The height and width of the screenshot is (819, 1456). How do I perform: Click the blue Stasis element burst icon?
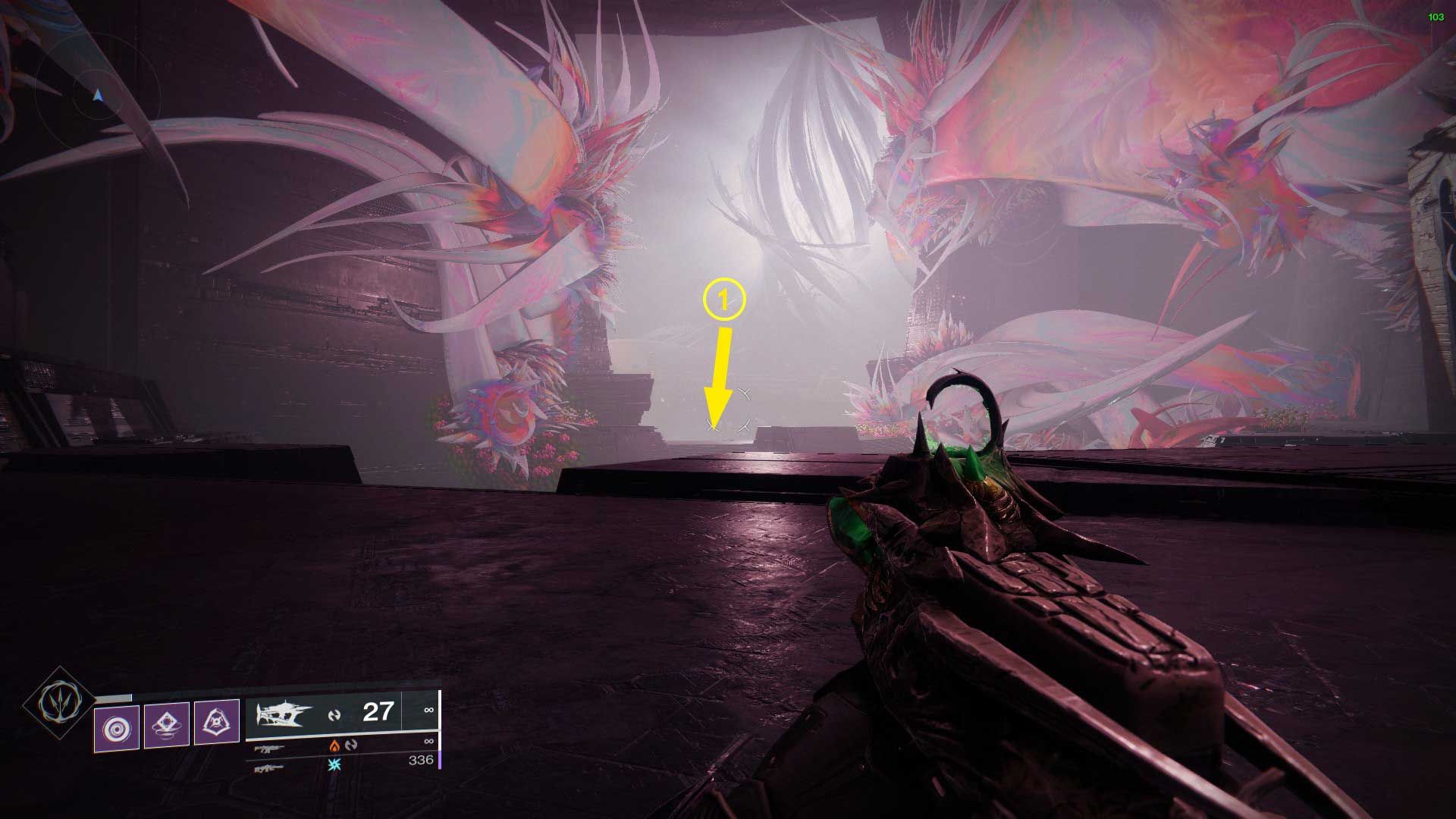334,764
